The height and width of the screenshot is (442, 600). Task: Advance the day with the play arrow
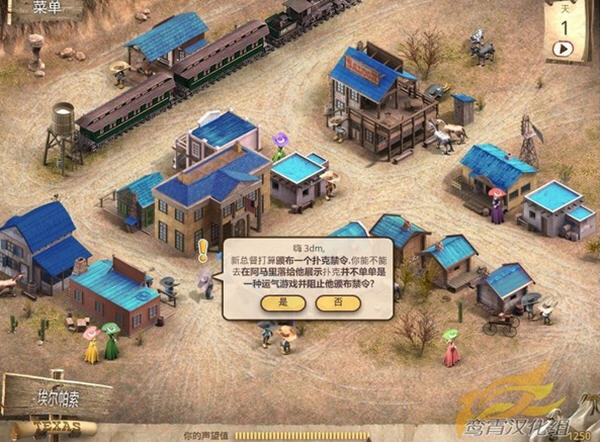coord(562,47)
